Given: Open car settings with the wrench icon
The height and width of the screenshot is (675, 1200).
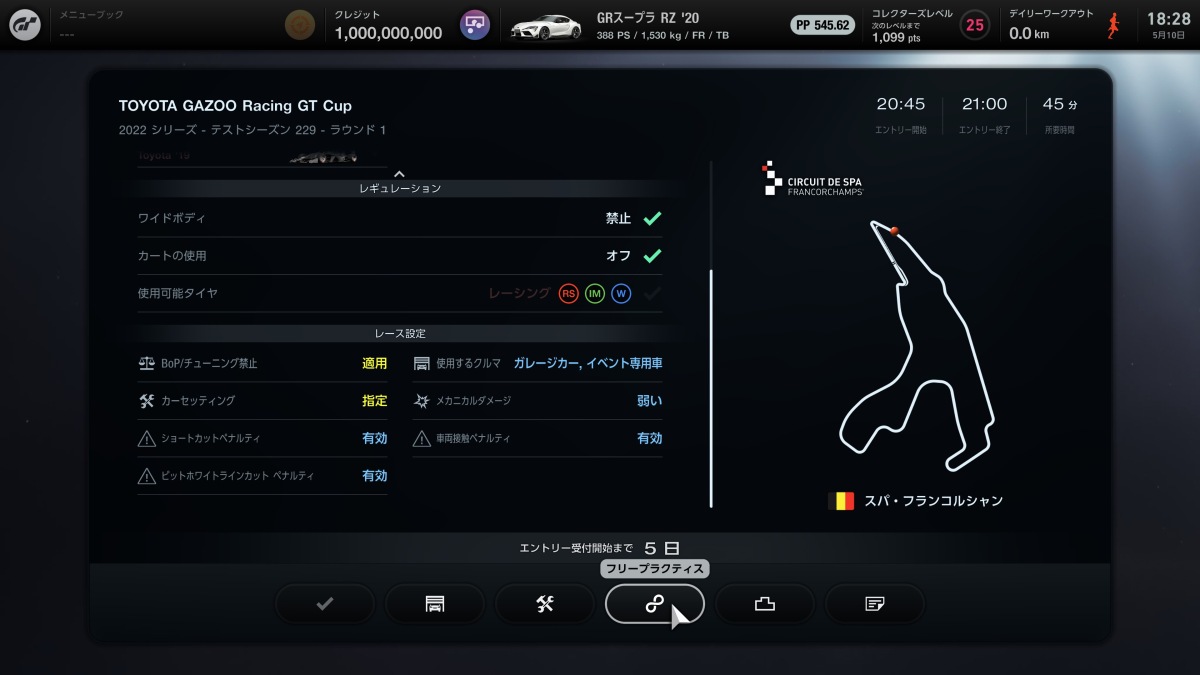Looking at the screenshot, I should pyautogui.click(x=545, y=603).
